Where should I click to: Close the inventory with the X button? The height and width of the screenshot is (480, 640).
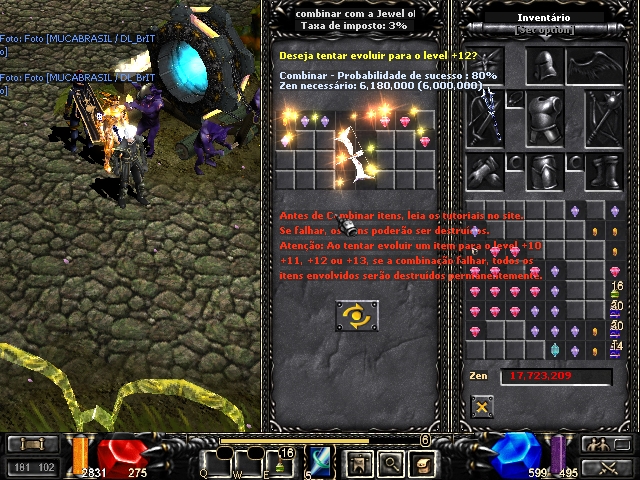[x=482, y=406]
